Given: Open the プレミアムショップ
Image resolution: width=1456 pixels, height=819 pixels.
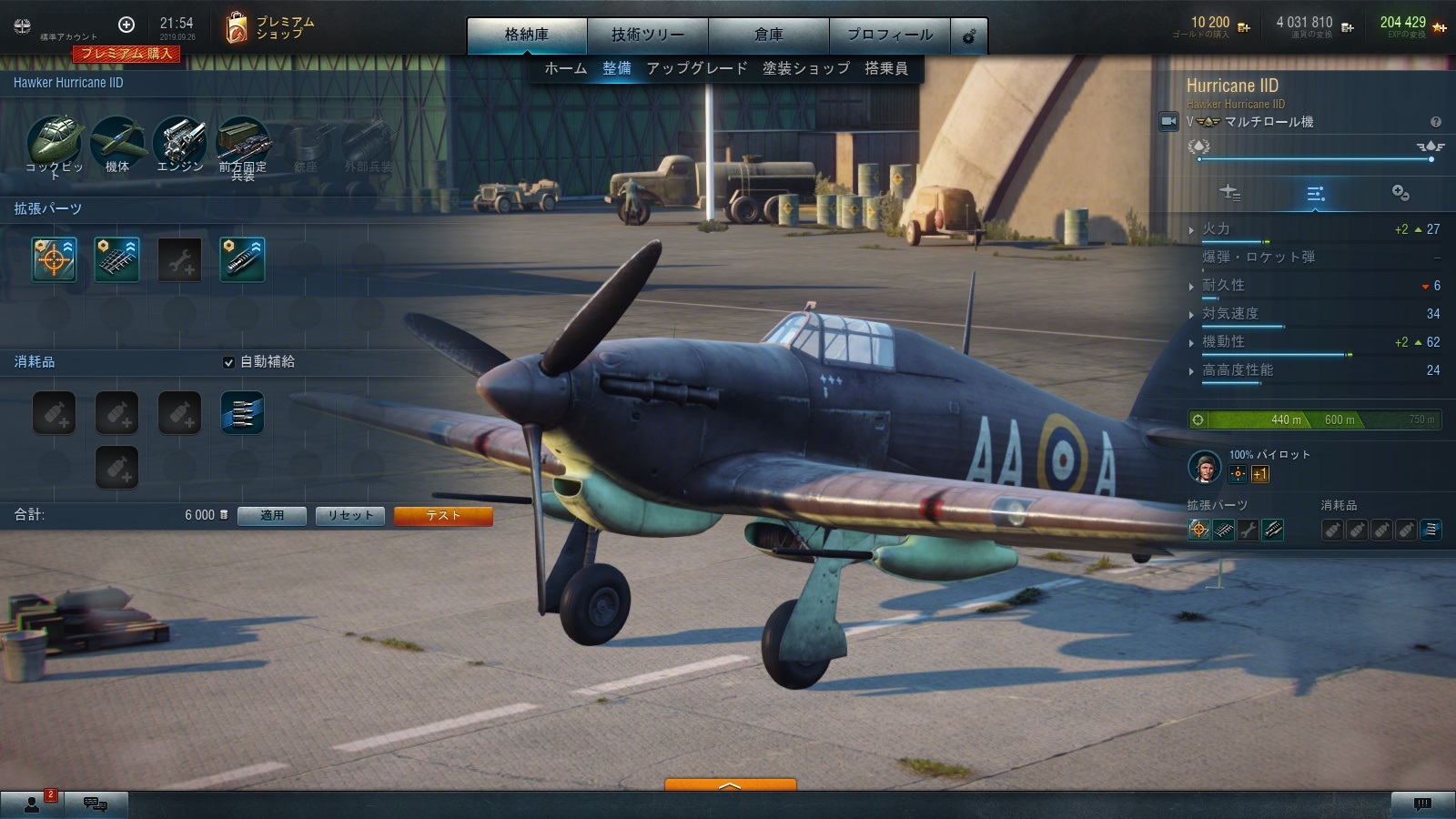Looking at the screenshot, I should pyautogui.click(x=269, y=28).
